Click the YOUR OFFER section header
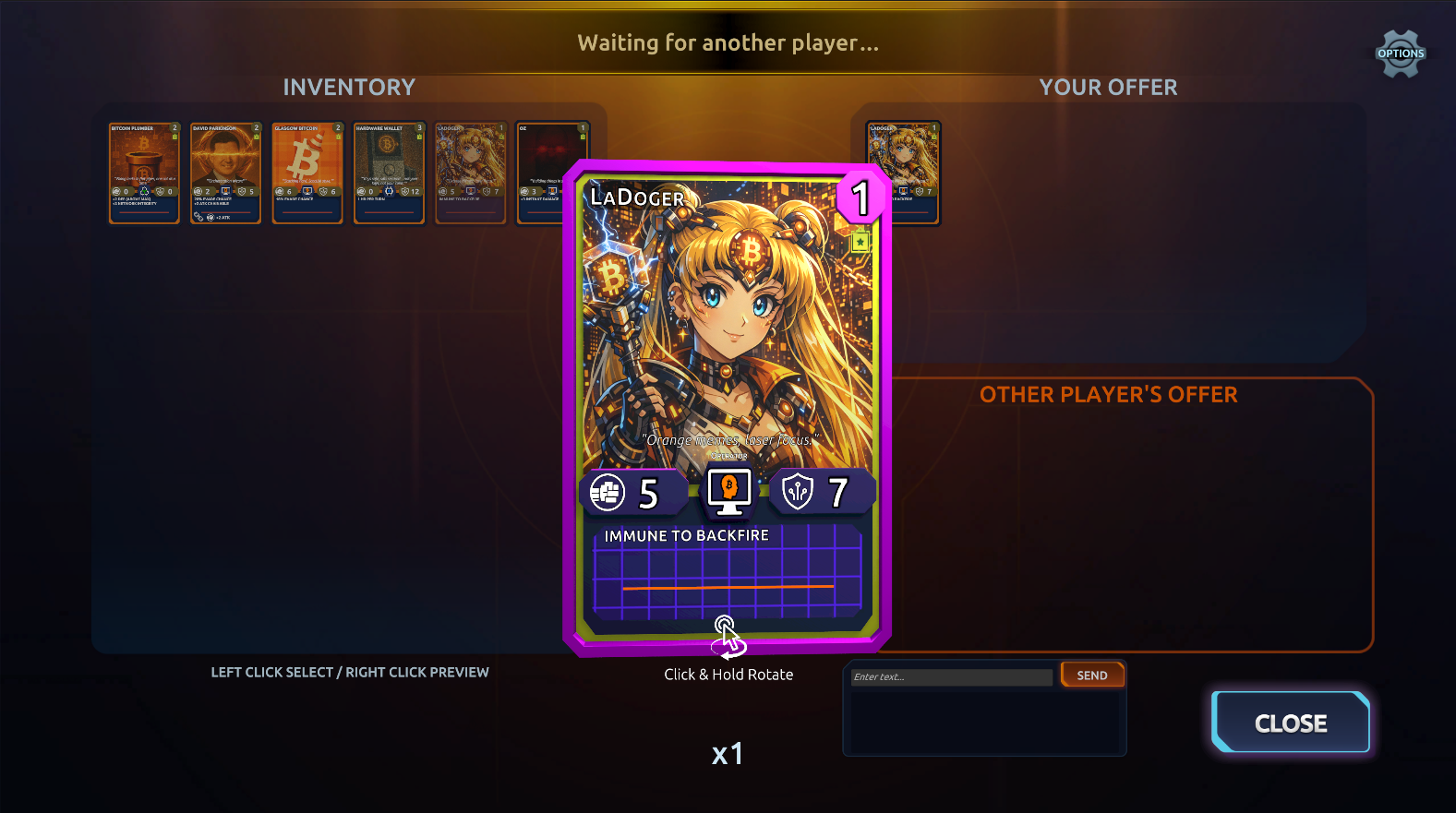Image resolution: width=1456 pixels, height=813 pixels. pos(1108,87)
